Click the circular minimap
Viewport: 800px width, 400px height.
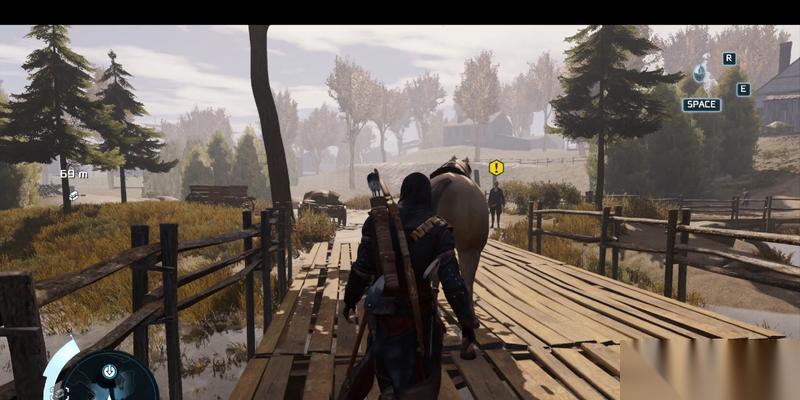(110, 380)
